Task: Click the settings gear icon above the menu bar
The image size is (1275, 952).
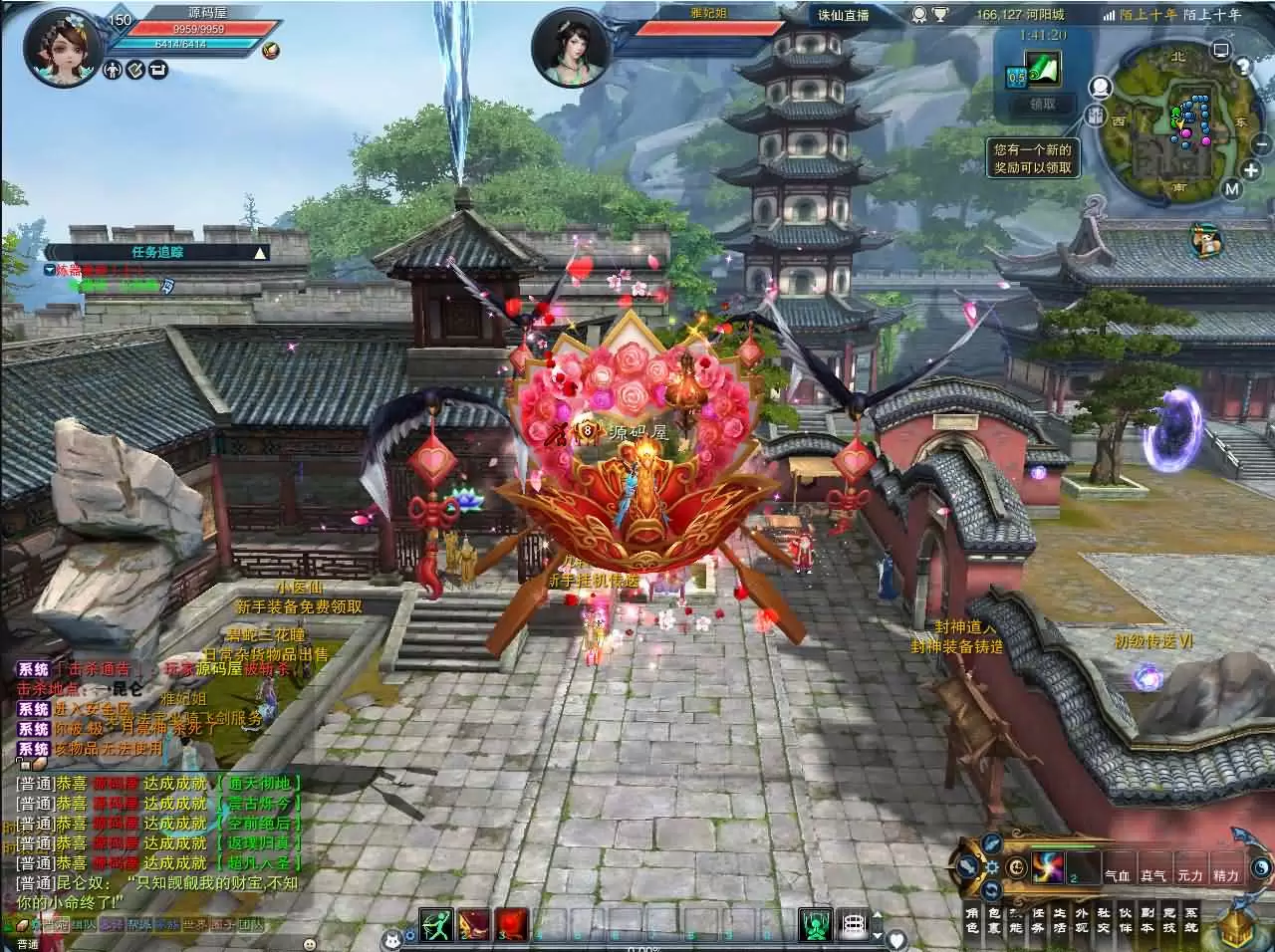Action: click(x=991, y=867)
